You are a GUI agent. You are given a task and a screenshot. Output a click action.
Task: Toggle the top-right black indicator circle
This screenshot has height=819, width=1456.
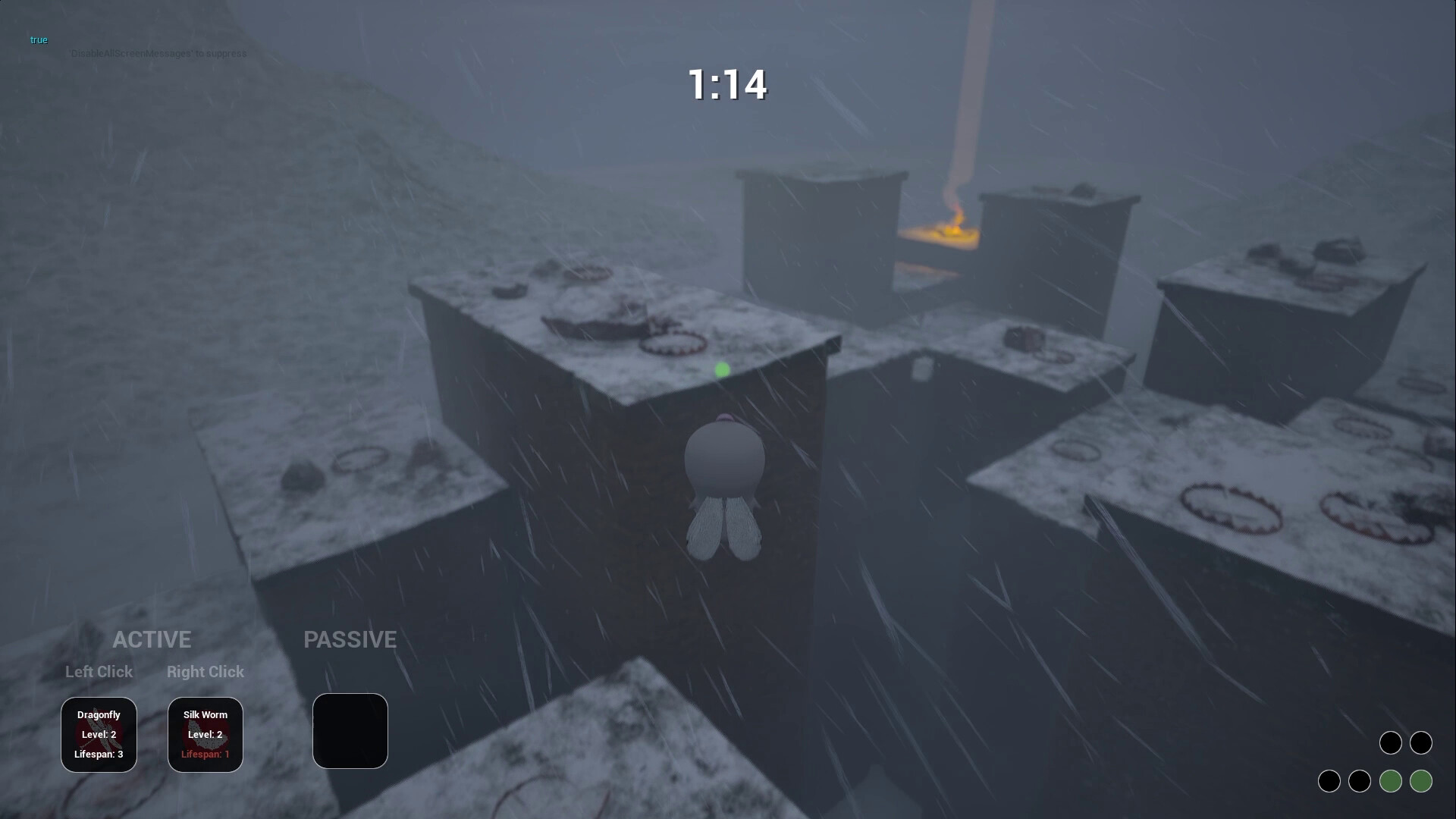click(1421, 743)
